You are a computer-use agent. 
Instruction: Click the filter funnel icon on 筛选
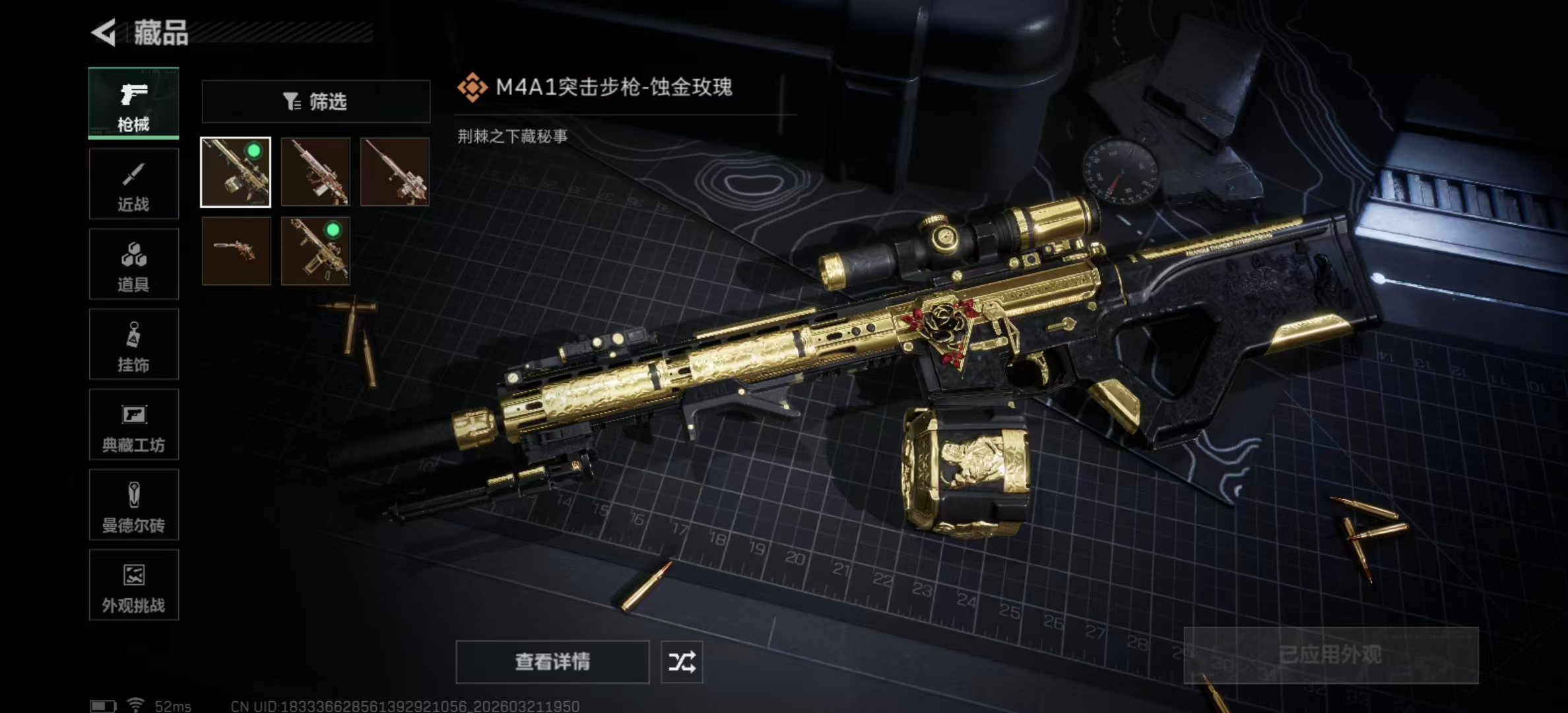[x=290, y=100]
